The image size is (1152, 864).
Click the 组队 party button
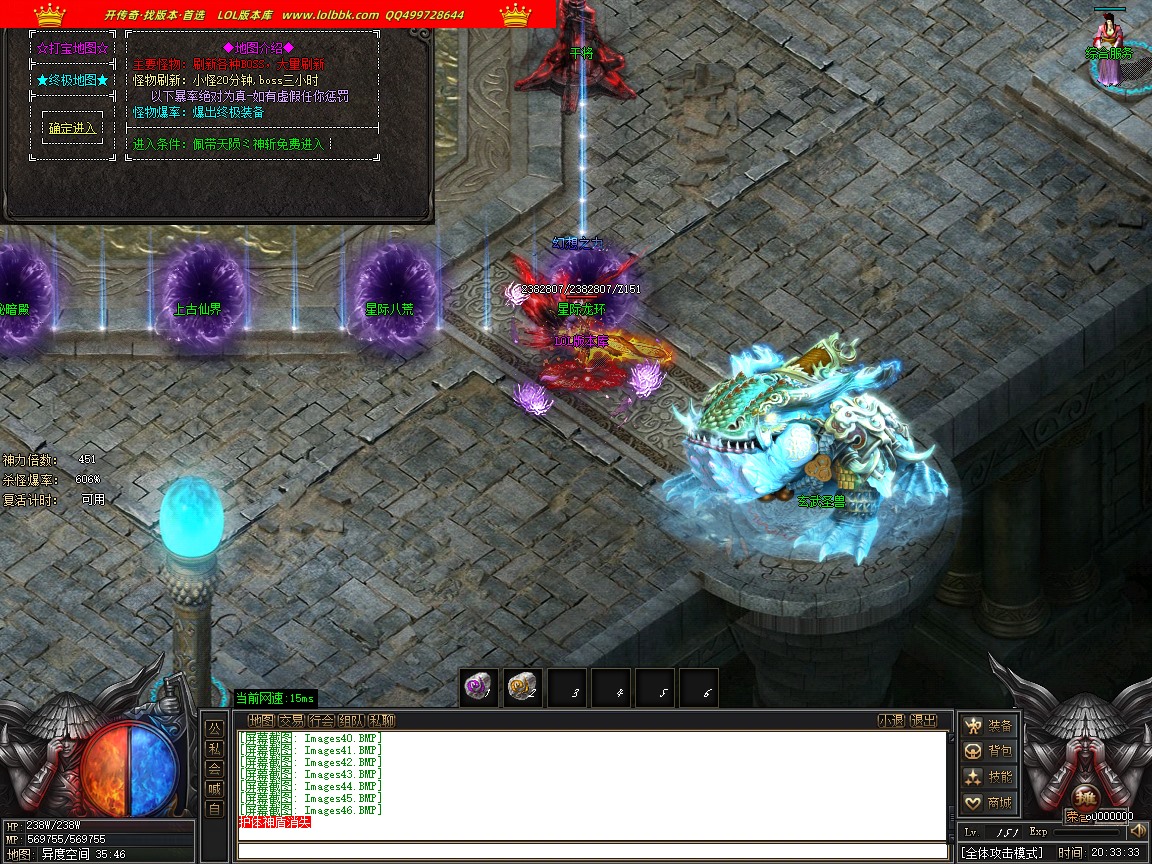[x=351, y=720]
